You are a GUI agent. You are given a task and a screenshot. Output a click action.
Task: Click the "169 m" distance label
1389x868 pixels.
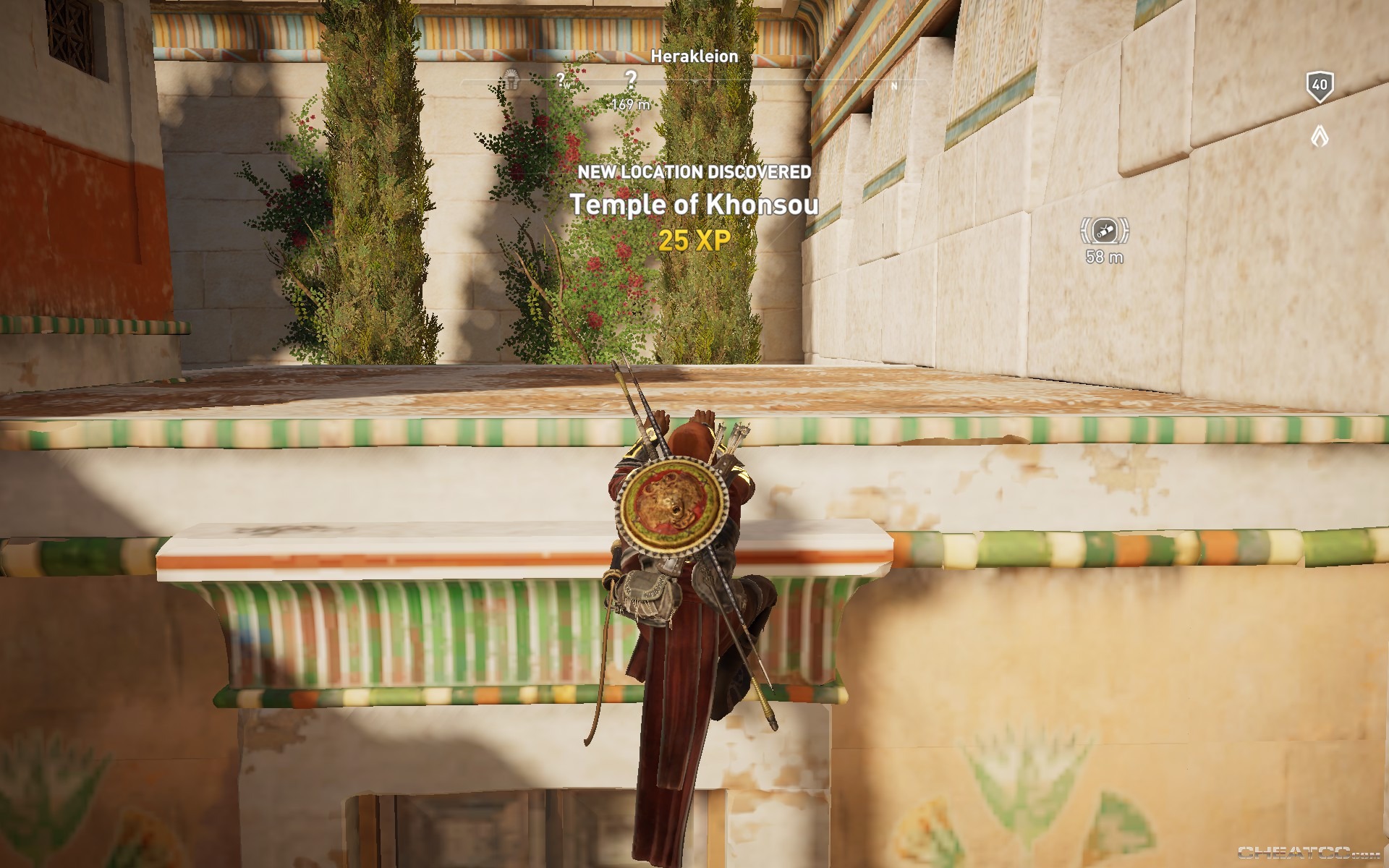pos(629,103)
